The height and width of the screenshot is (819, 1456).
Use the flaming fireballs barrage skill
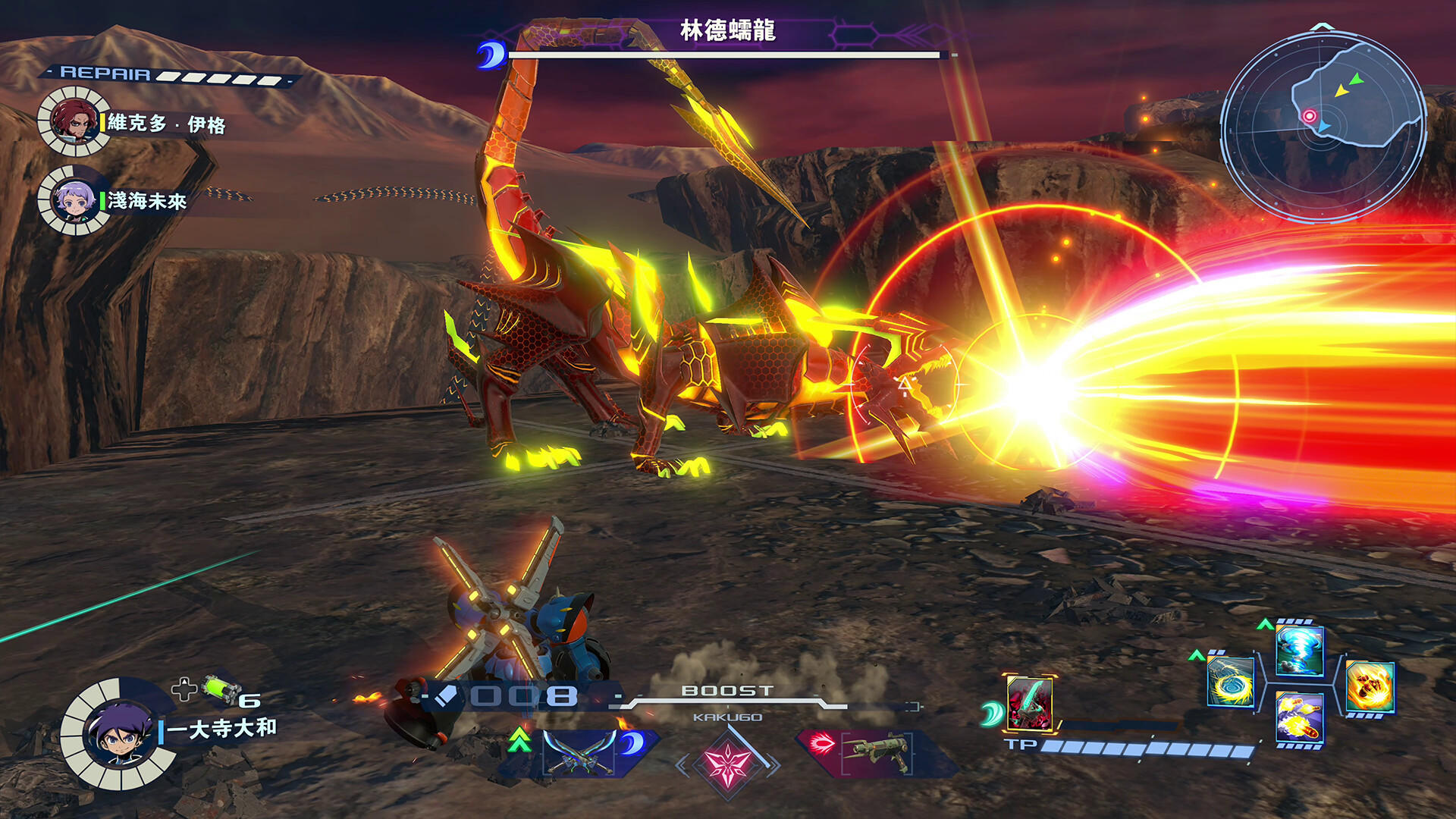tap(1300, 717)
